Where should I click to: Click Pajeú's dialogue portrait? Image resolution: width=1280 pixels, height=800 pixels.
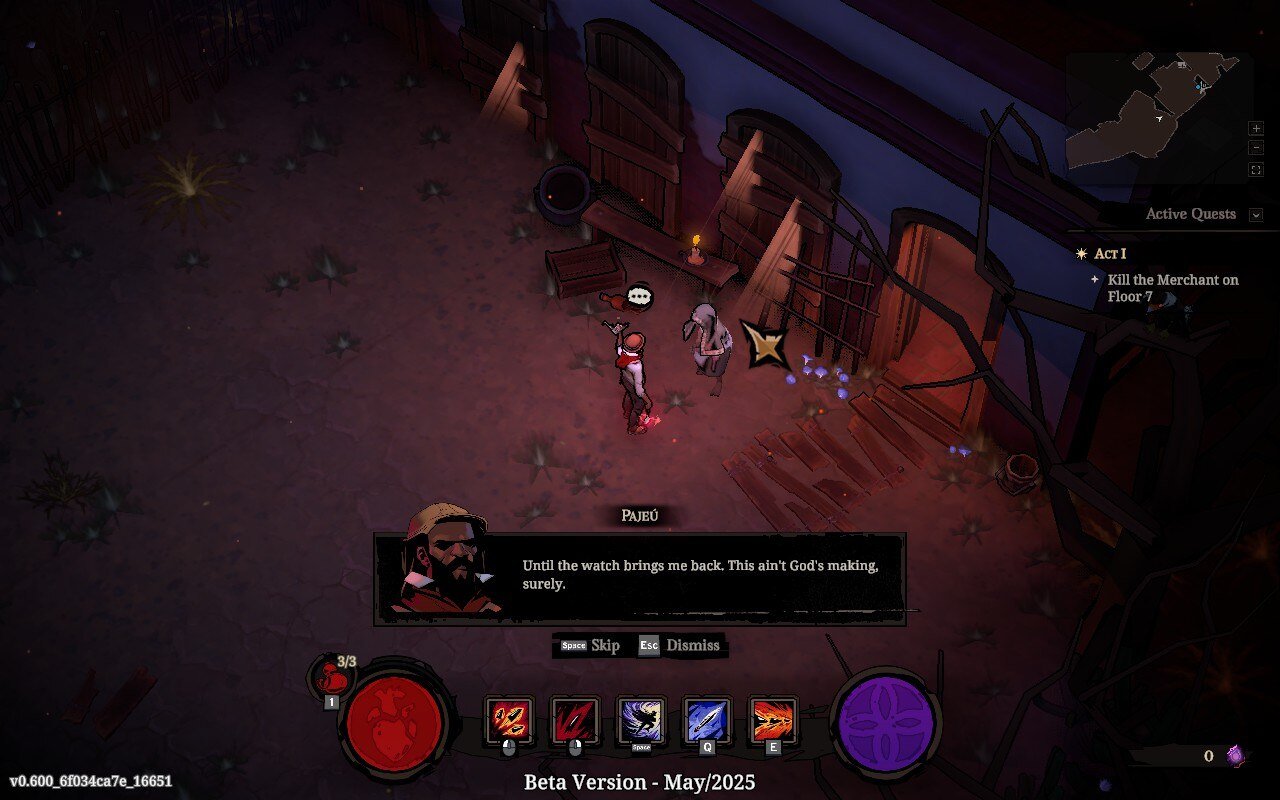click(x=447, y=562)
